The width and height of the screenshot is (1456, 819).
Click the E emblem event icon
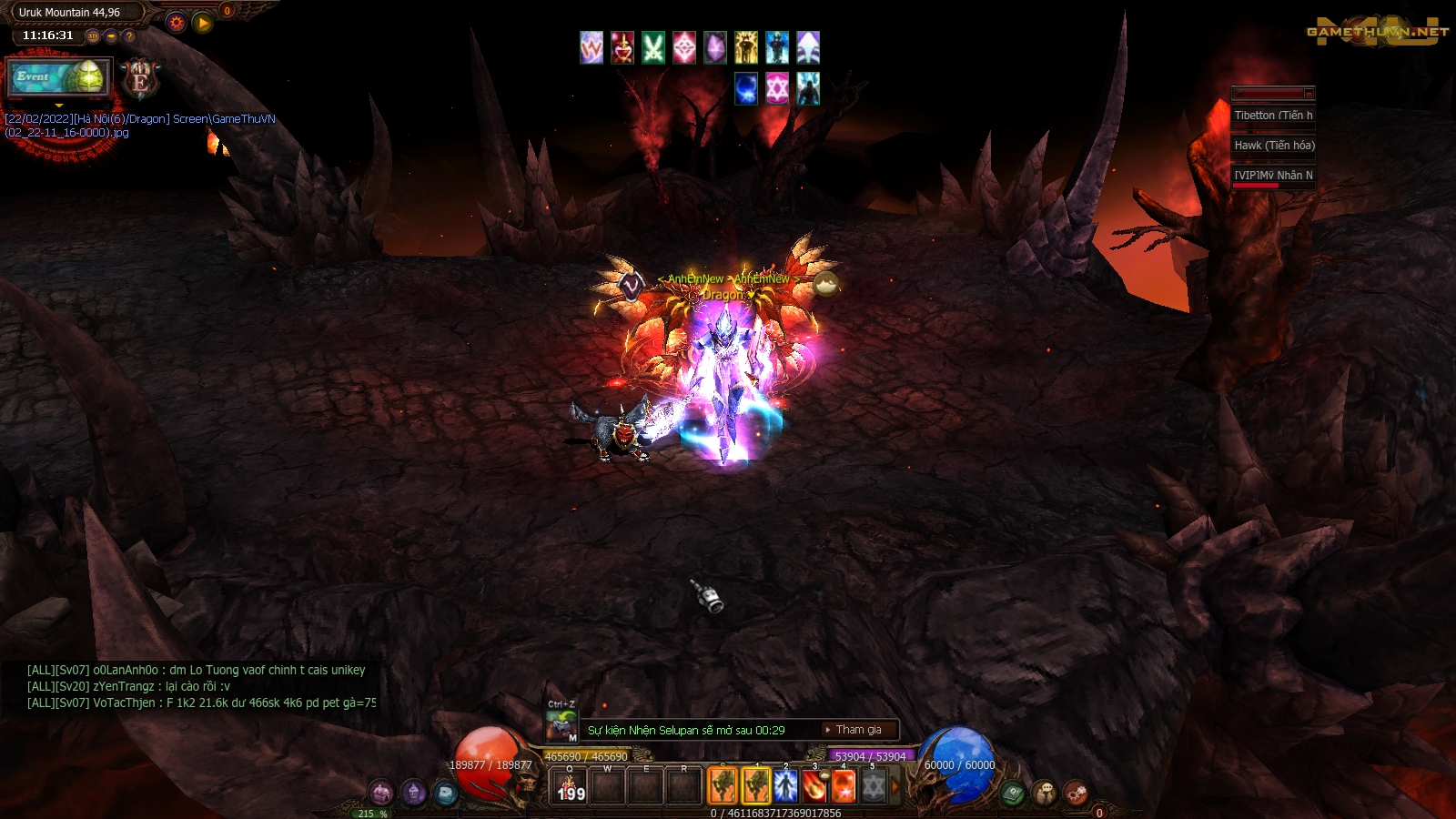[x=141, y=77]
